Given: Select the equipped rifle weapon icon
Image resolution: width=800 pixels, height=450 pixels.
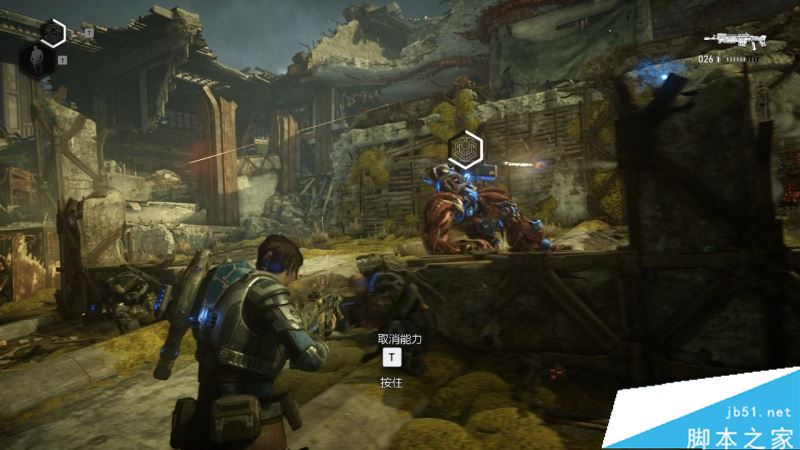Looking at the screenshot, I should click(x=735, y=40).
